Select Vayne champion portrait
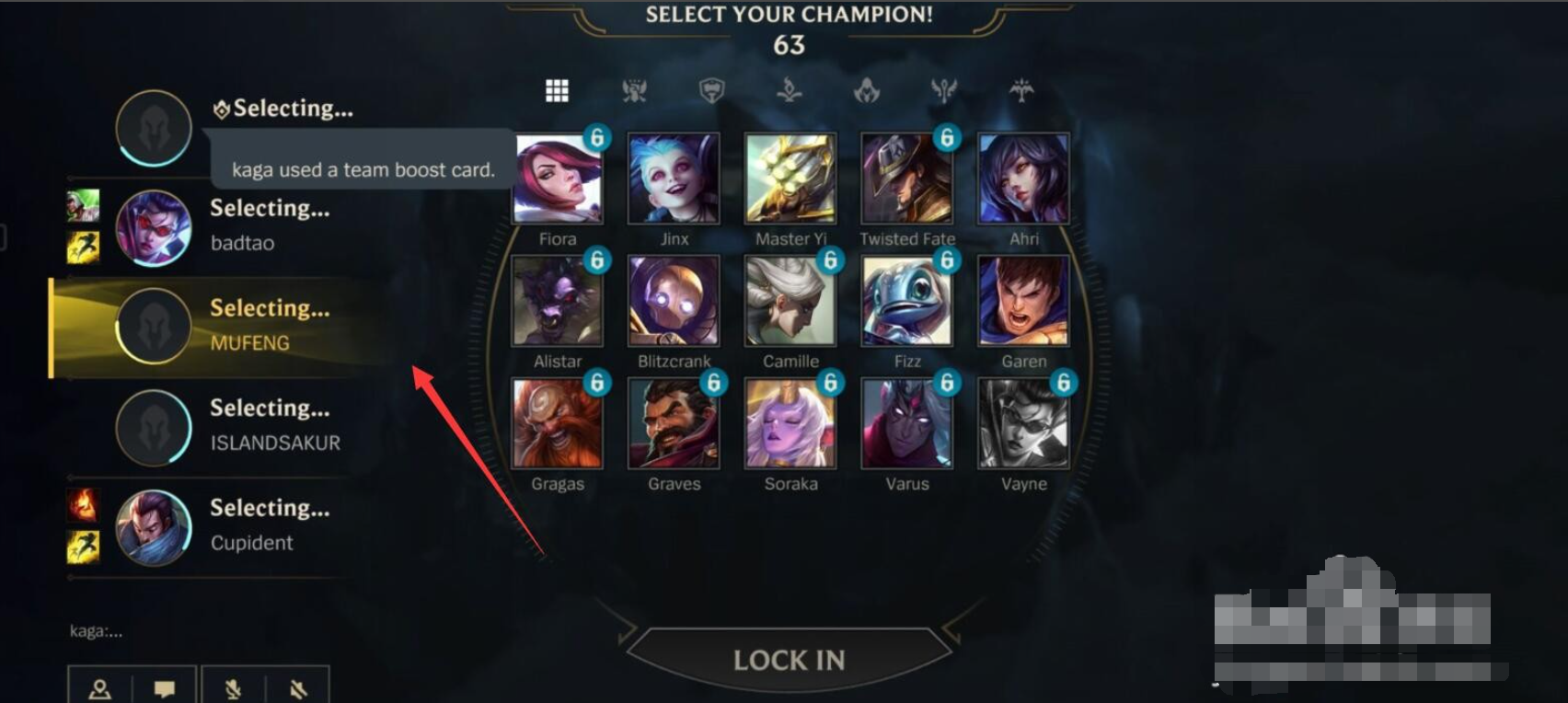 (1023, 424)
